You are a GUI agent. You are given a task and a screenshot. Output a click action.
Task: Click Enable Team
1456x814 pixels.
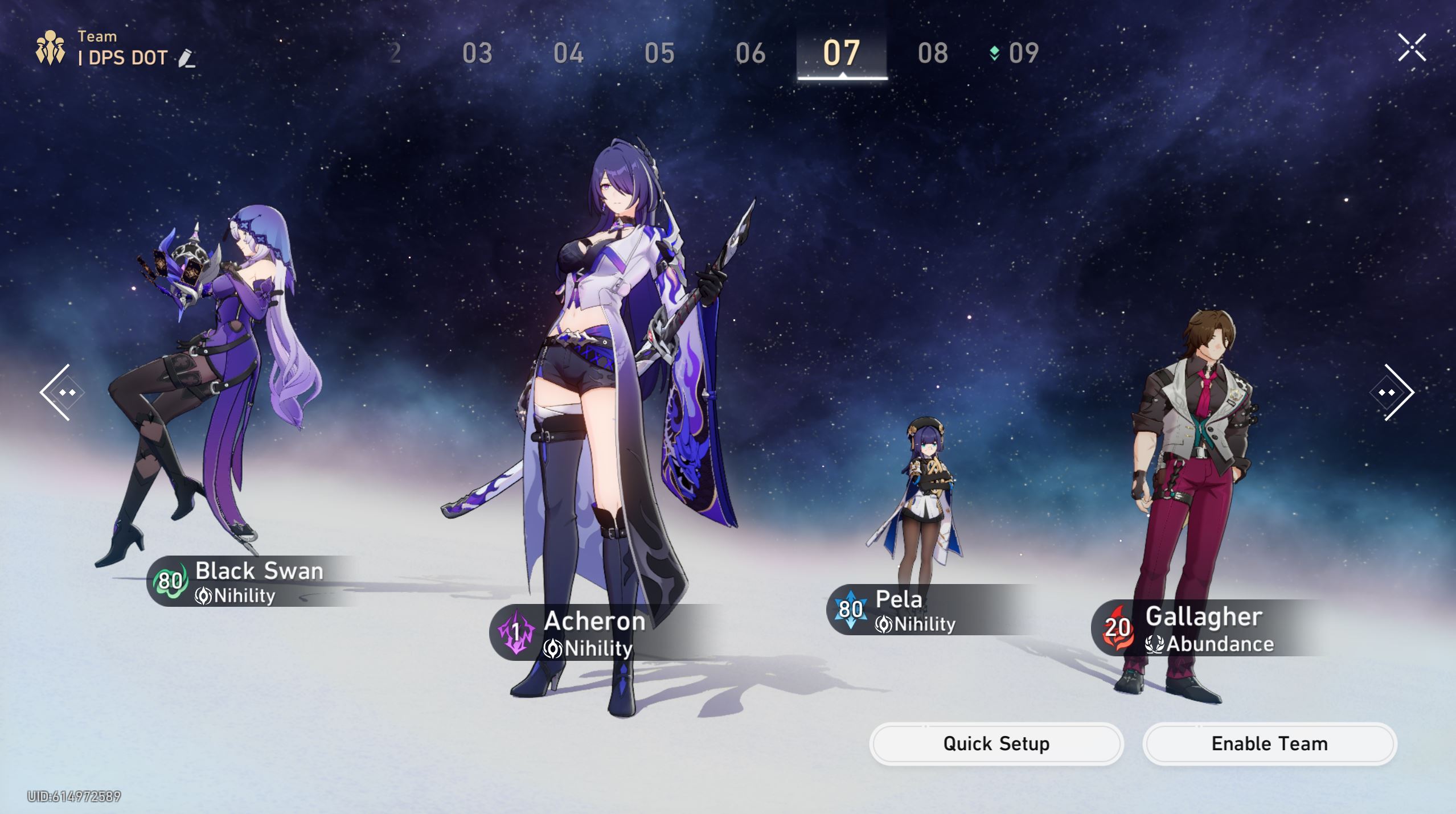[1269, 743]
